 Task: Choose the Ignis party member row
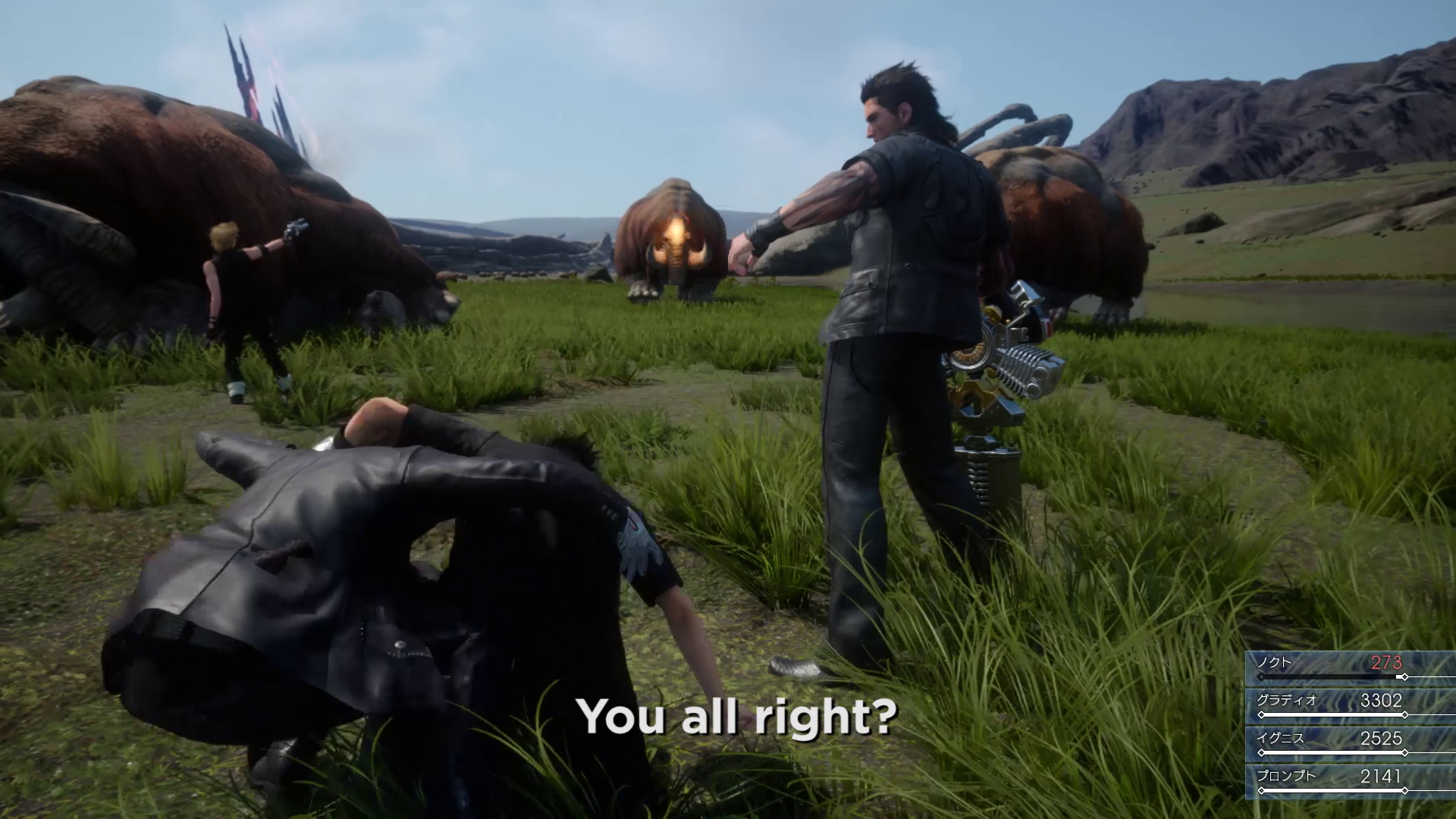[1350, 743]
